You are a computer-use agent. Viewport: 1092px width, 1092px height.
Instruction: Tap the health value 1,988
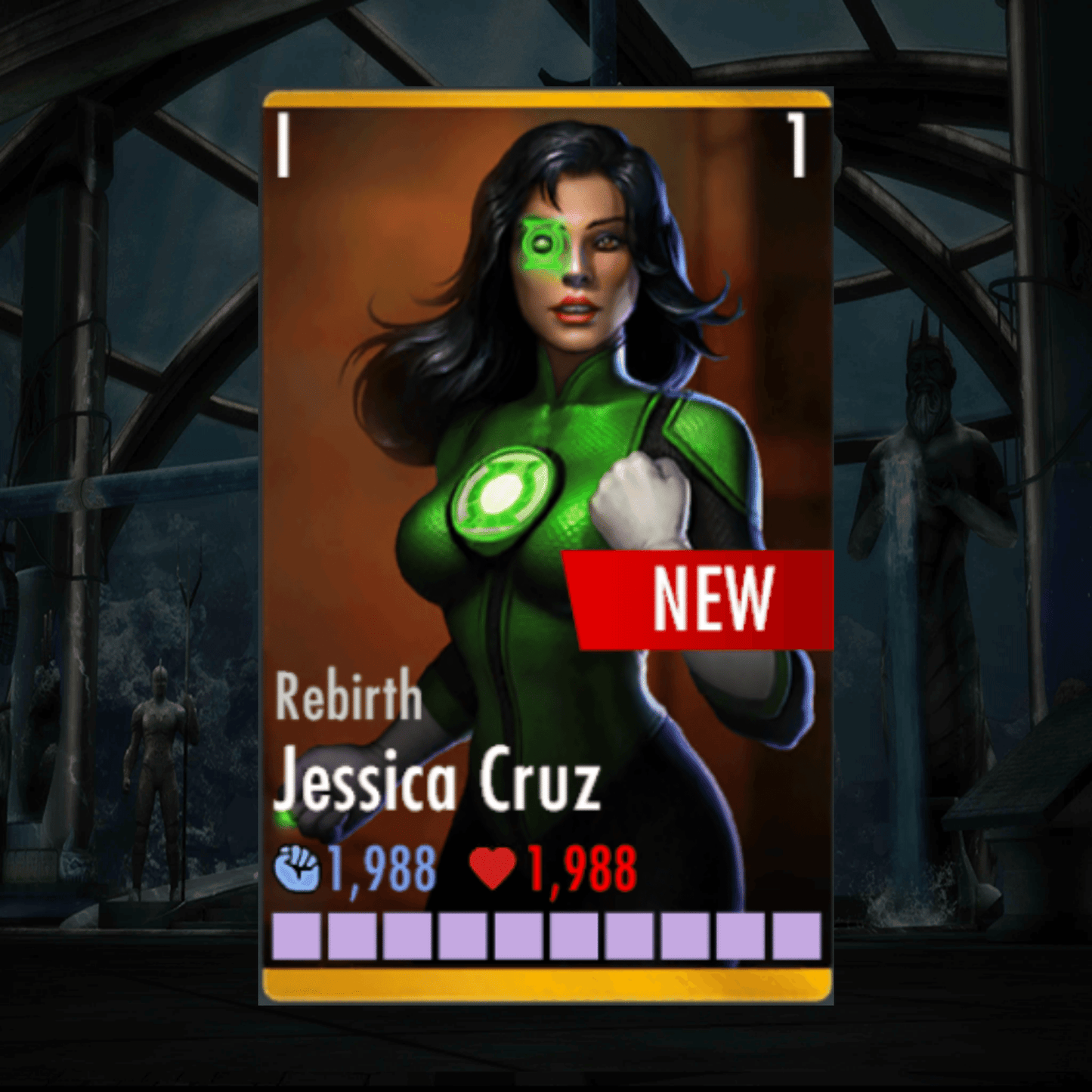(578, 869)
